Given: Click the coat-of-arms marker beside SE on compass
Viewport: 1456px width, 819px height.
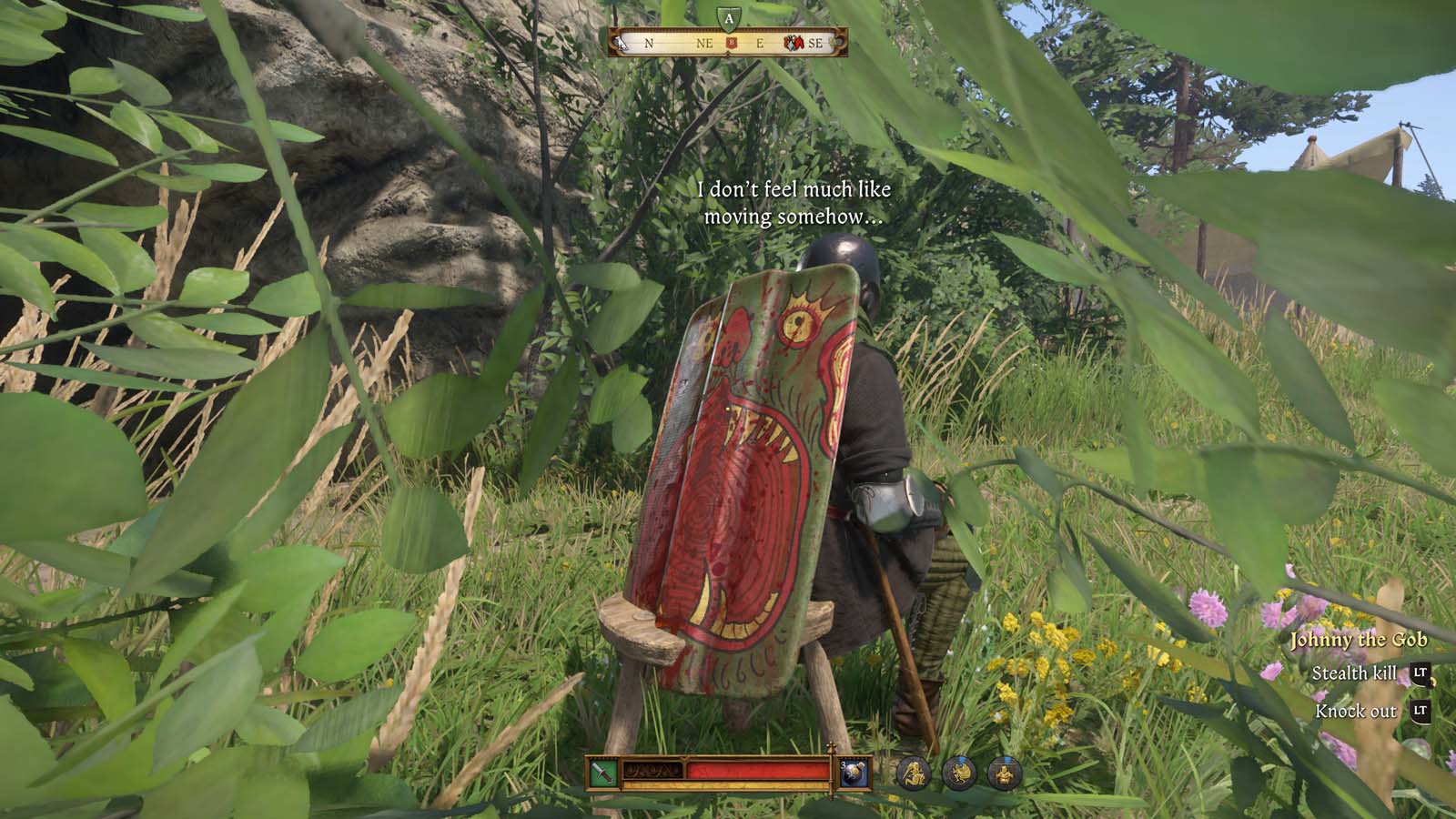Looking at the screenshot, I should pos(794,43).
